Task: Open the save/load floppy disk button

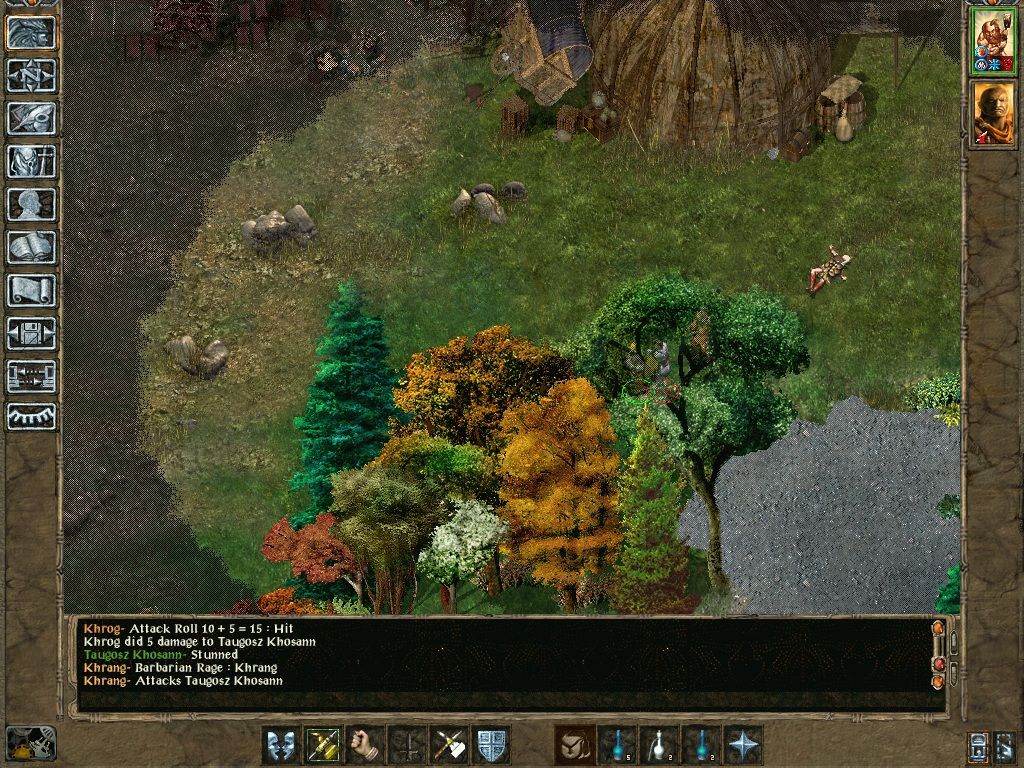Action: [x=31, y=333]
